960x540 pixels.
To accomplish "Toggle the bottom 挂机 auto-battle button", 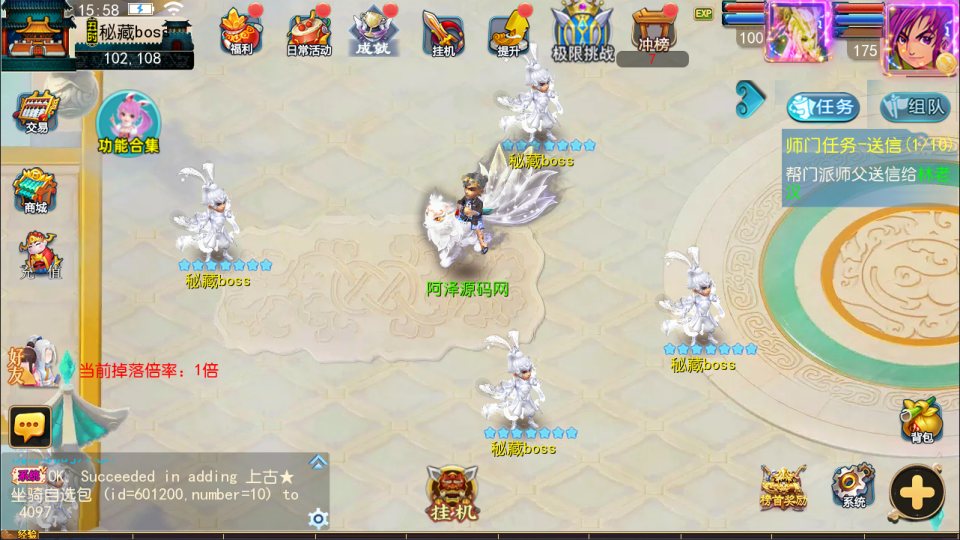I will [453, 494].
